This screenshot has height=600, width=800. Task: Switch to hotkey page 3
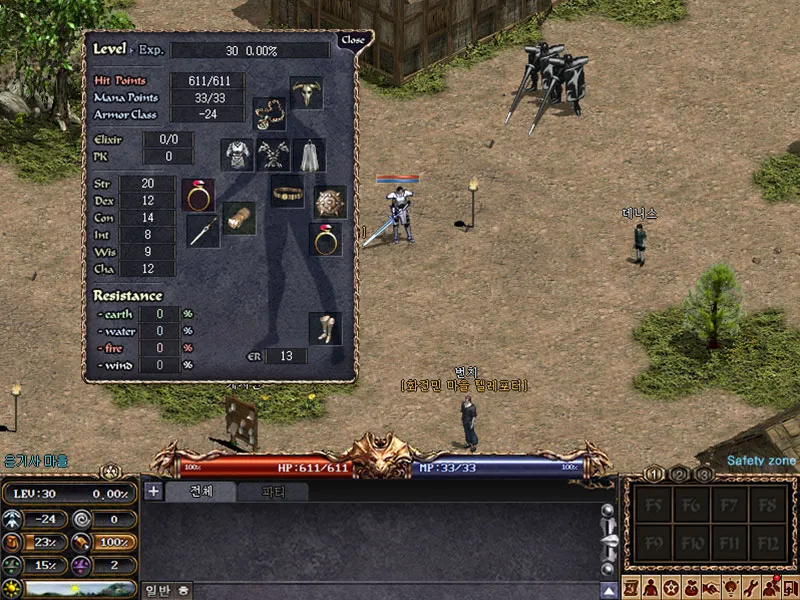(703, 474)
